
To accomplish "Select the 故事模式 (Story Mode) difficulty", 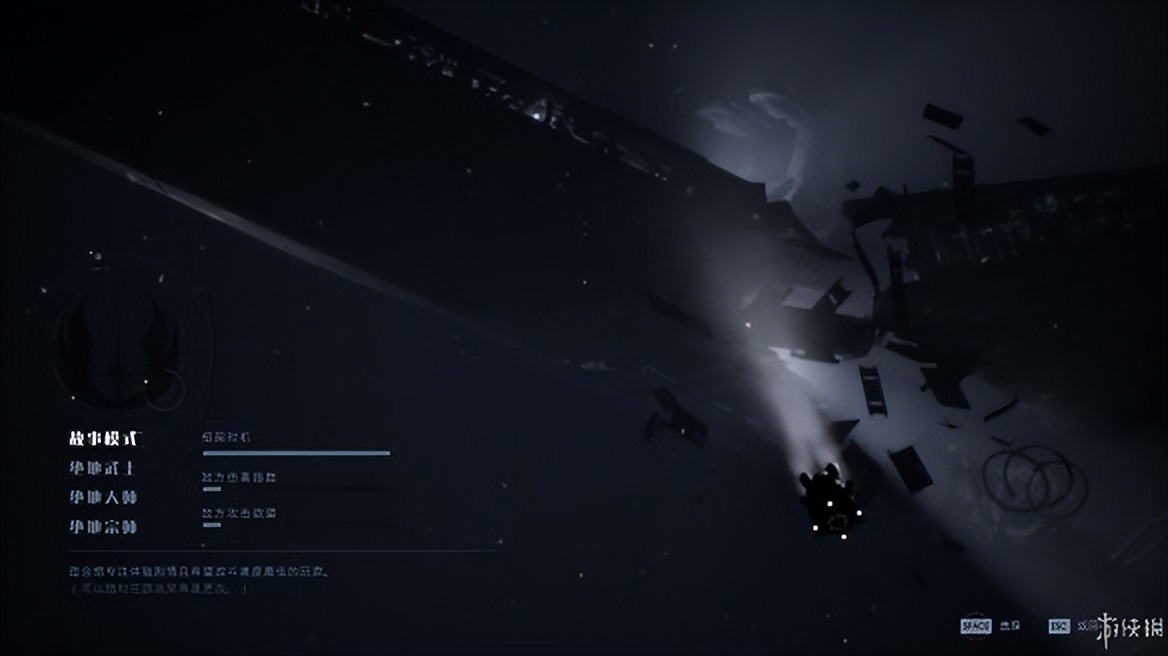I will click(104, 438).
